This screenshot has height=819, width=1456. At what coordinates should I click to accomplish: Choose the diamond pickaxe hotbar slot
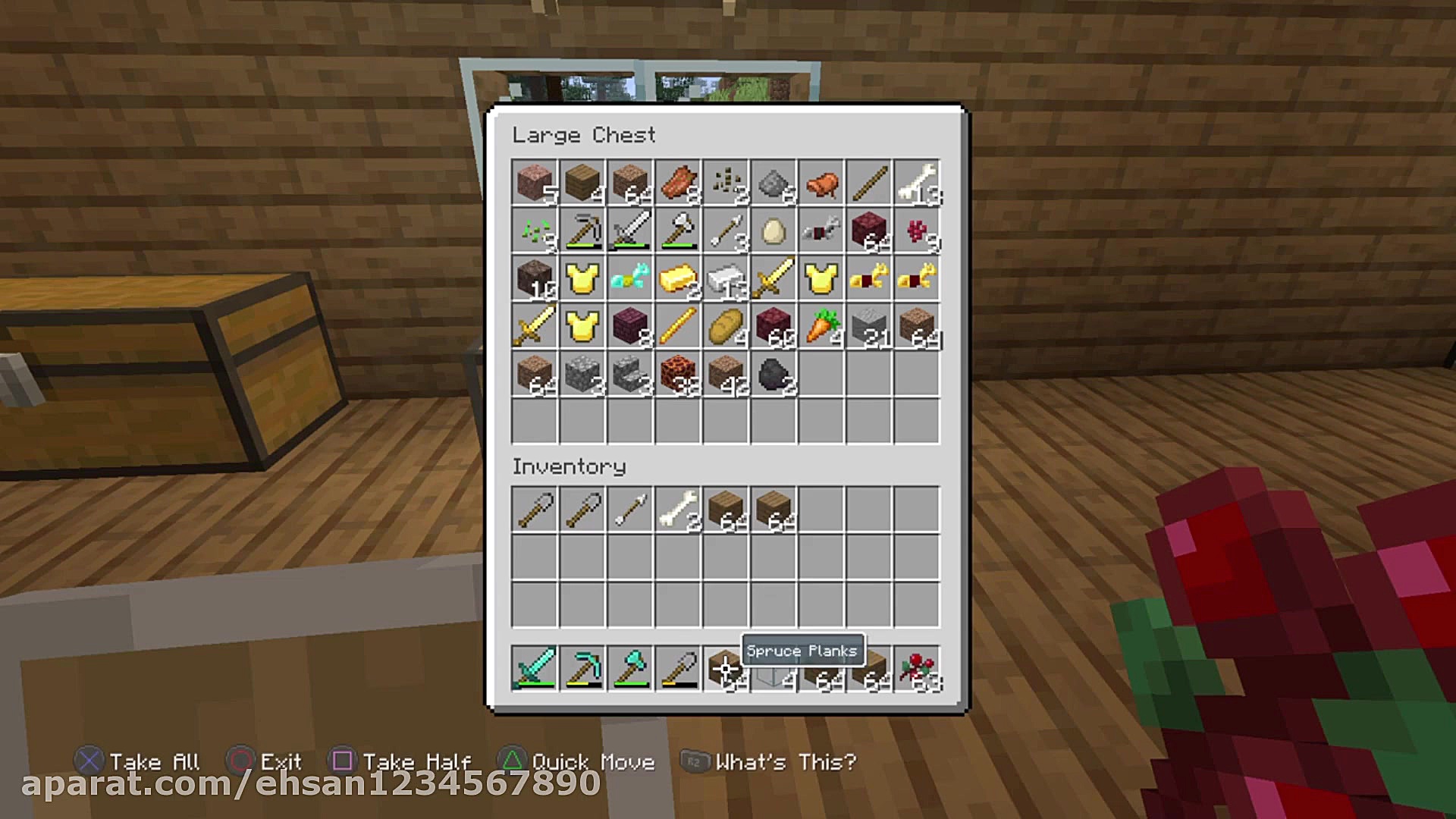point(582,668)
